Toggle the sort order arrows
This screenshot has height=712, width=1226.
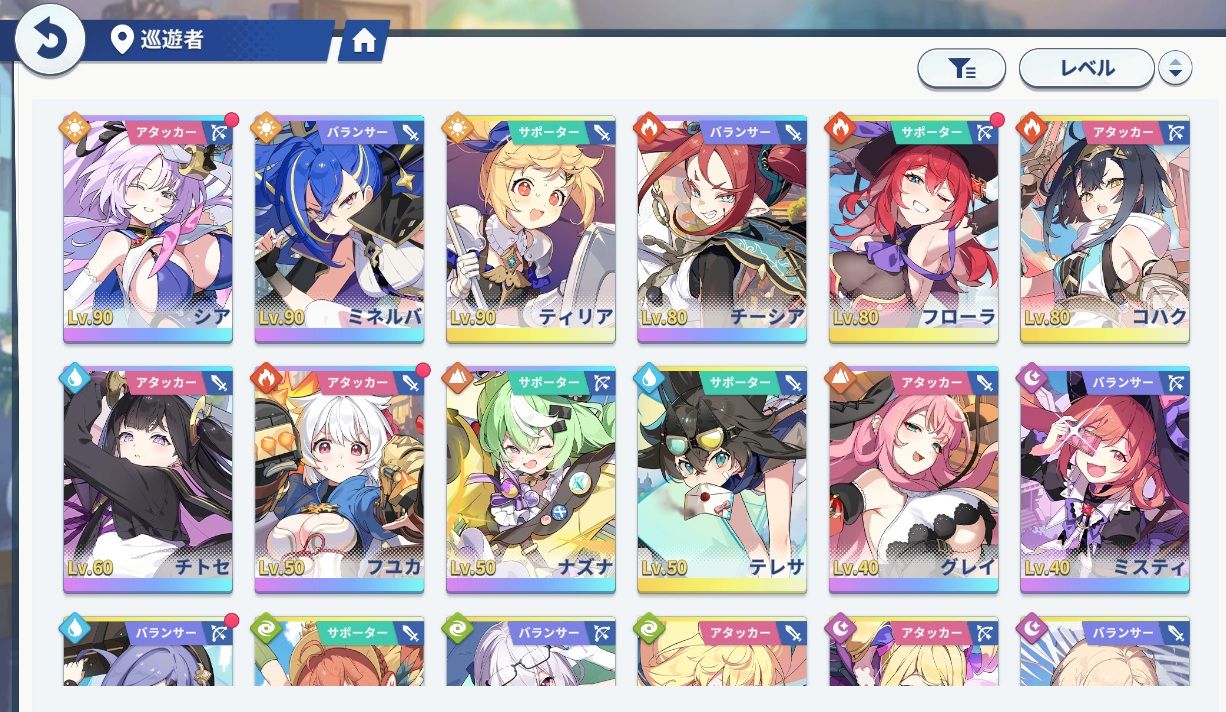(1175, 68)
